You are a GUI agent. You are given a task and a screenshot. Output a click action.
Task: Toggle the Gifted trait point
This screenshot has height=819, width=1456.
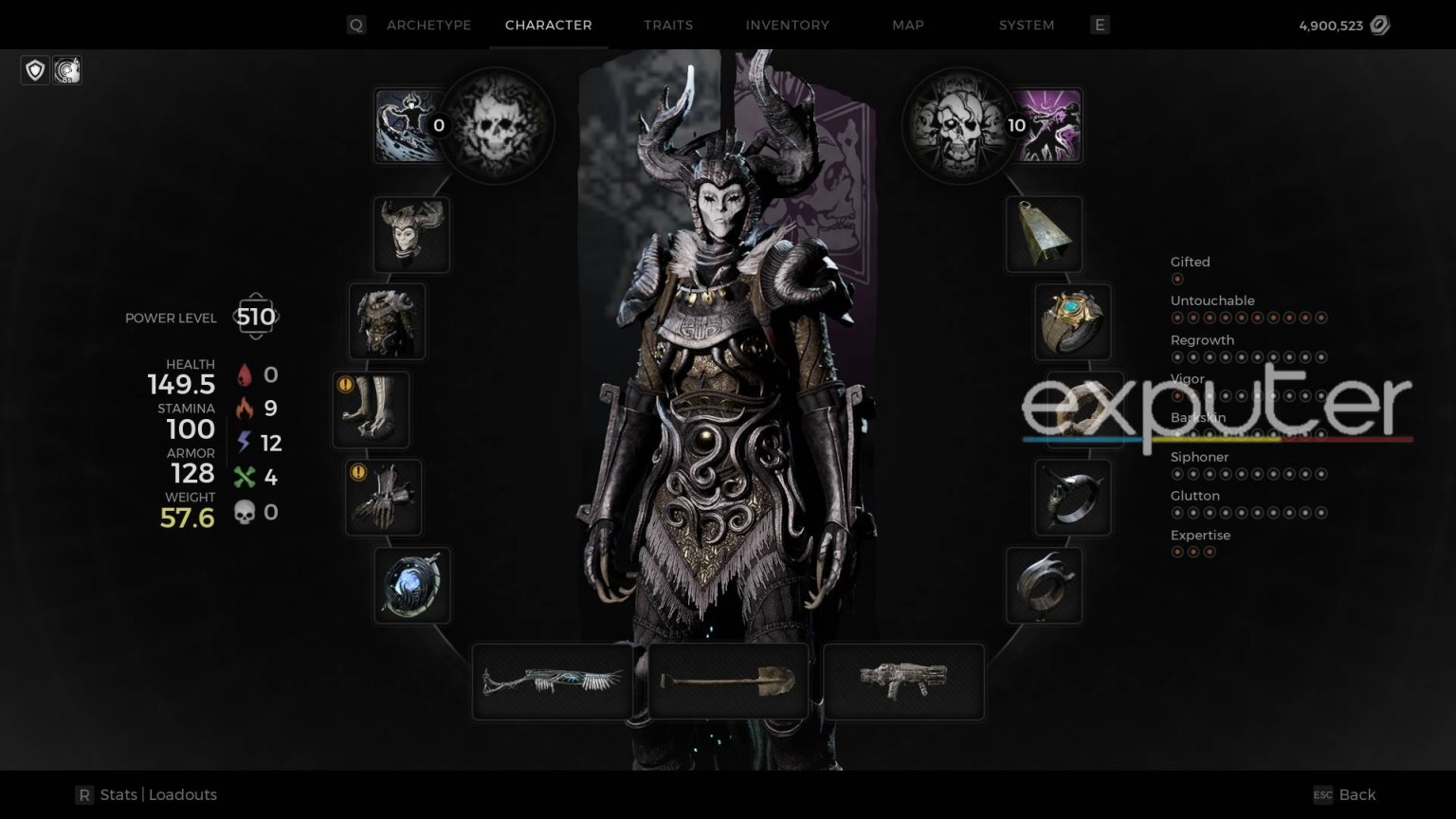point(1177,279)
